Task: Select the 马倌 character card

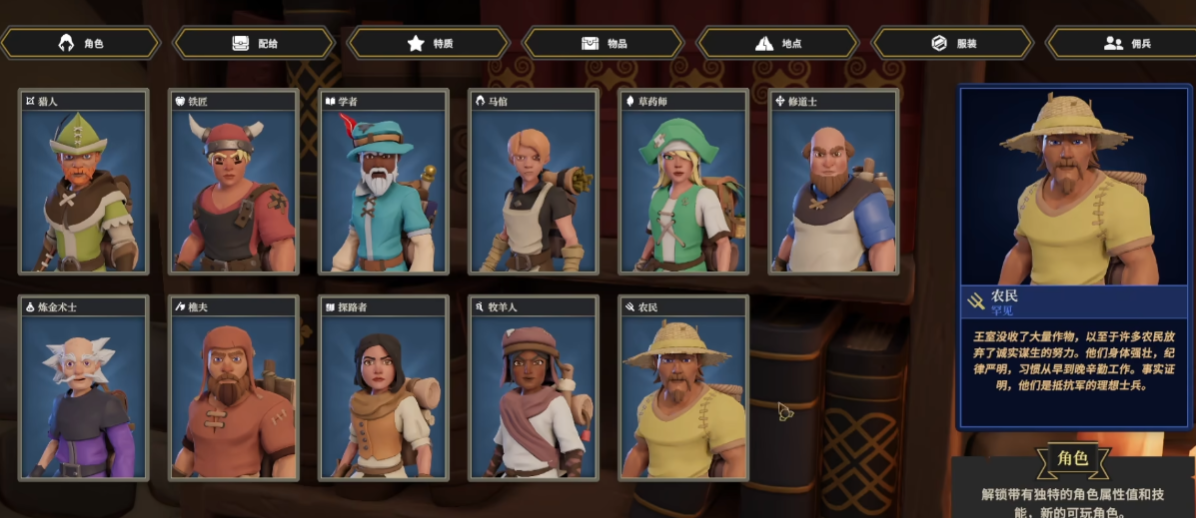Action: 534,182
